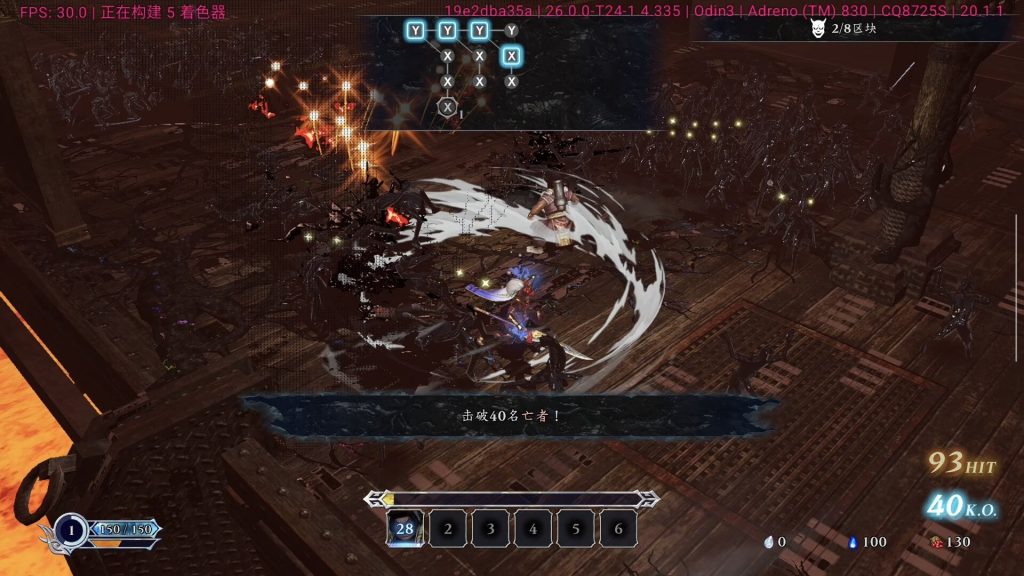Image resolution: width=1024 pixels, height=576 pixels.
Task: Select the slot labeled 3
Action: point(490,528)
